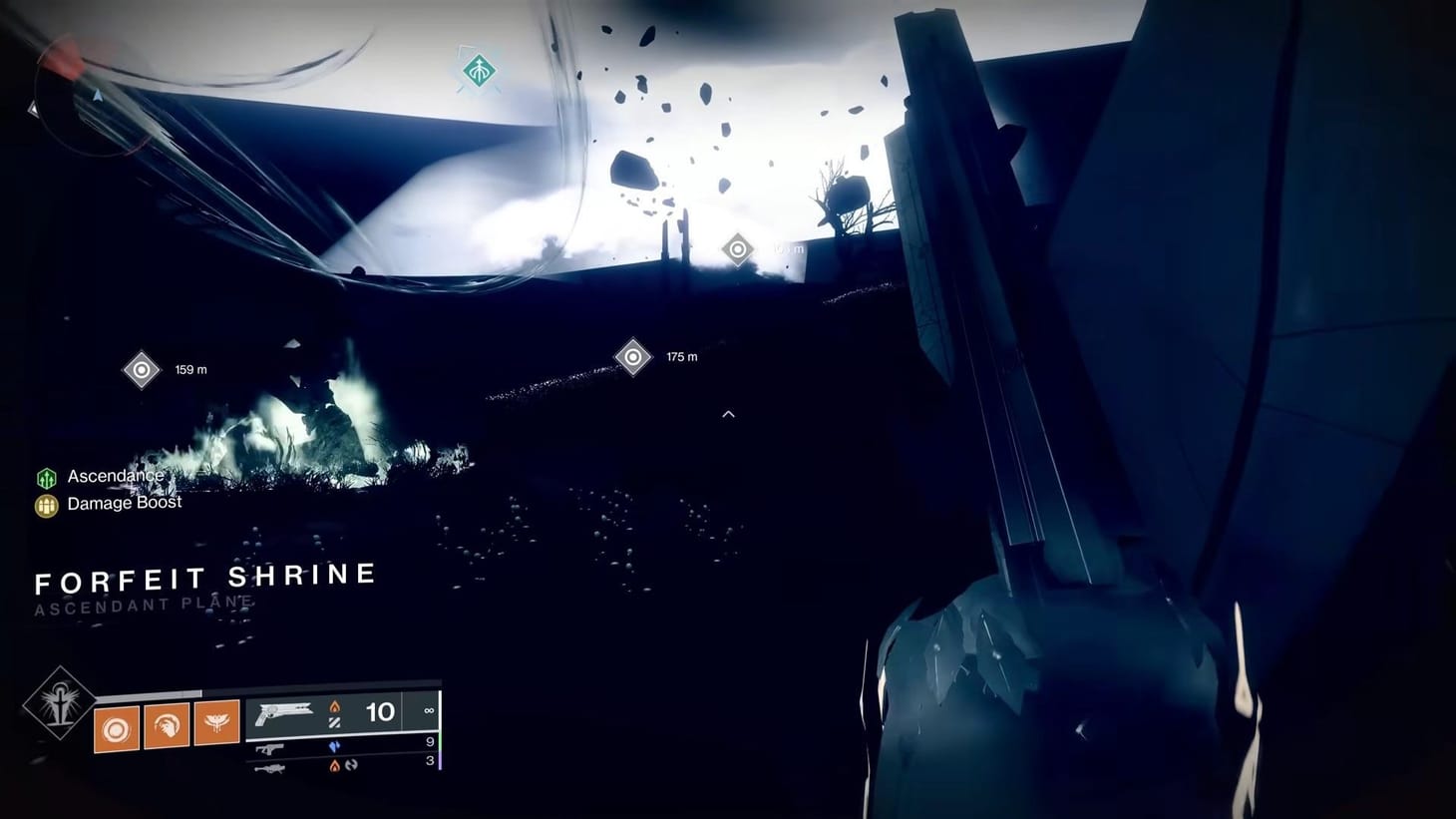Viewport: 1456px width, 819px height.
Task: Click the radar arrow on the minimap
Action: pos(97,97)
